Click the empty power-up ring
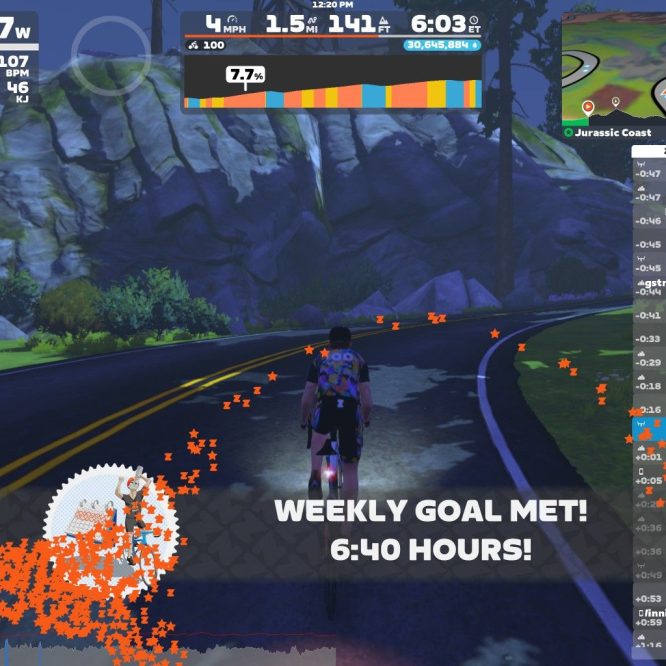The width and height of the screenshot is (666, 666). pyautogui.click(x=111, y=54)
